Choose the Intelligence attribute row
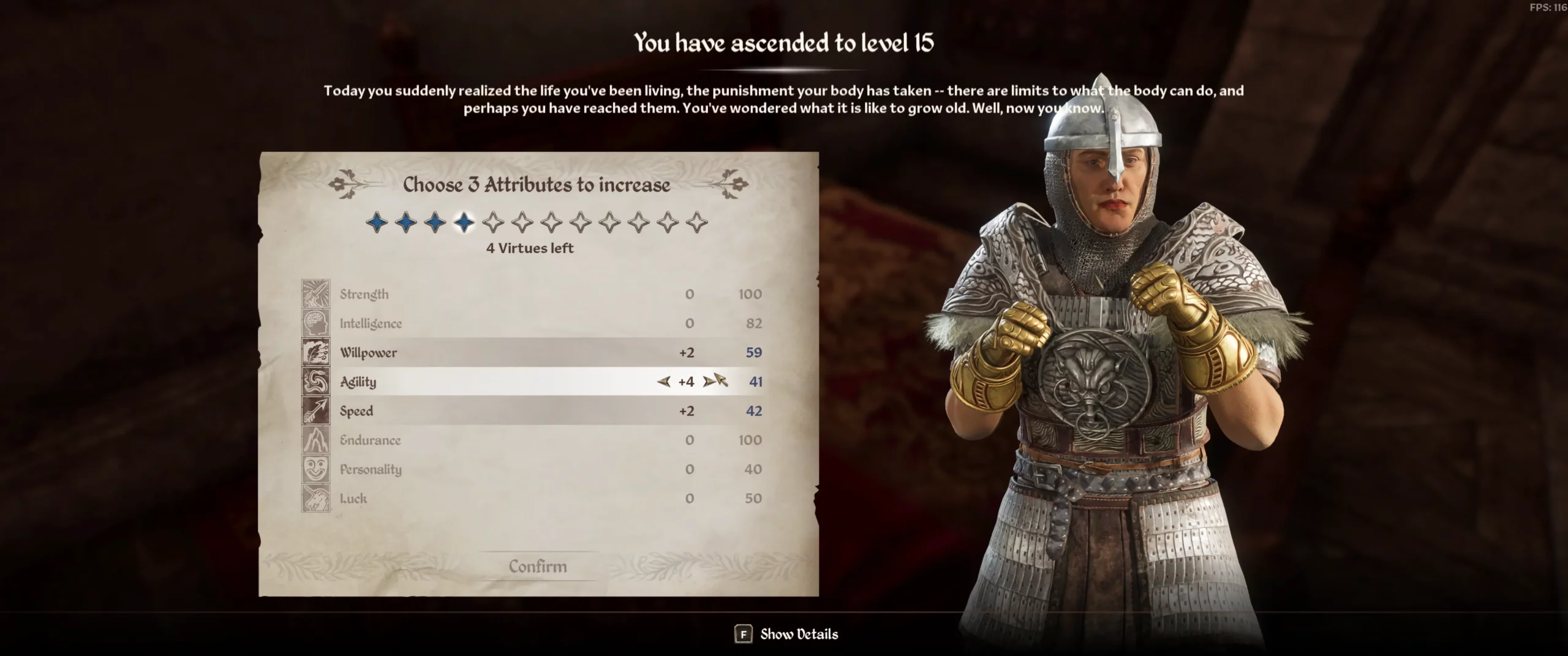The height and width of the screenshot is (656, 1568). [532, 323]
